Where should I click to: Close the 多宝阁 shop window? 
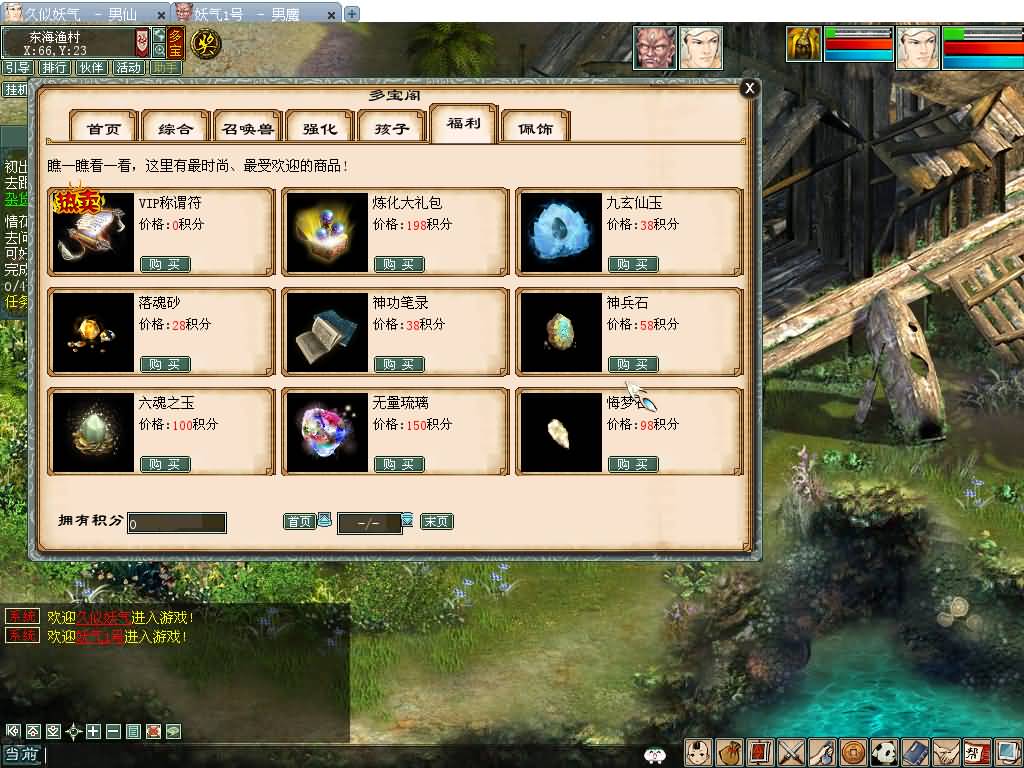748,88
